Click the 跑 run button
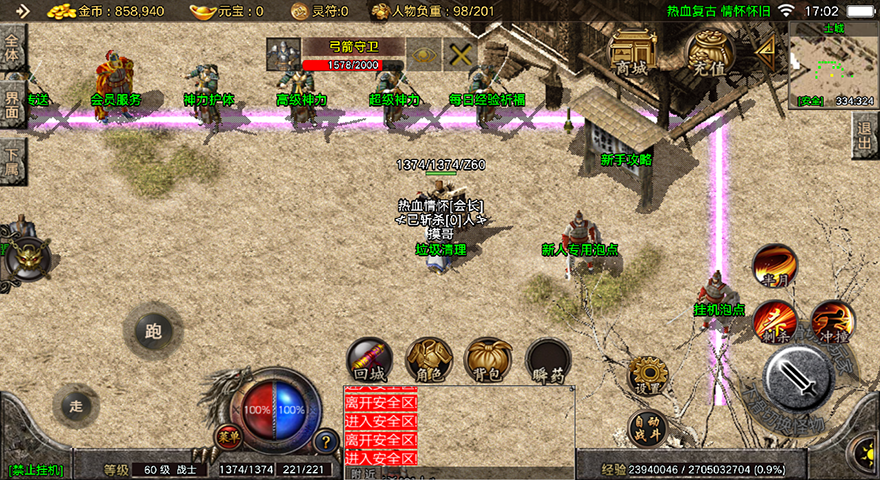This screenshot has height=480, width=880. click(153, 330)
